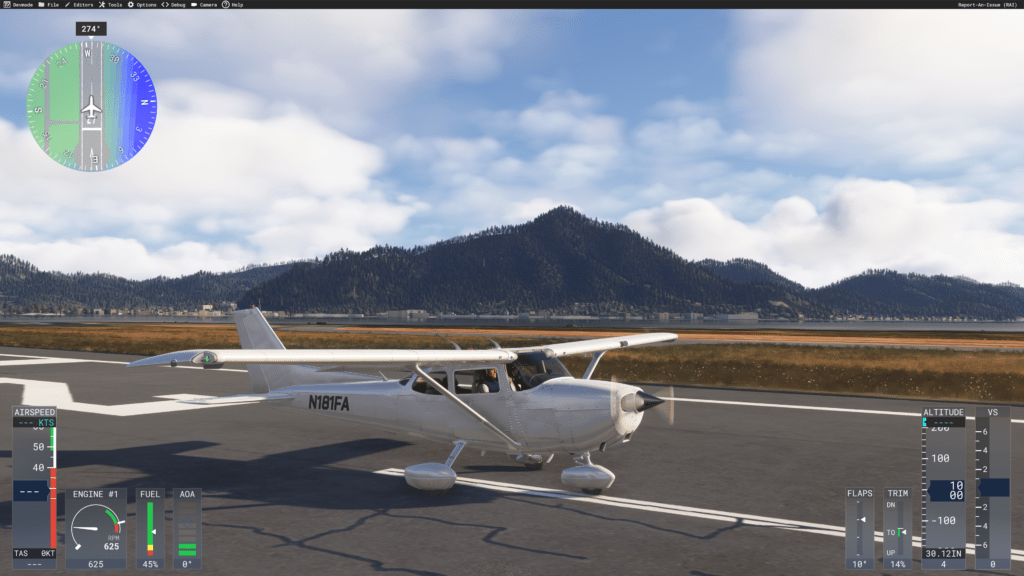
Task: Open the Debug menu
Action: pos(177,4)
